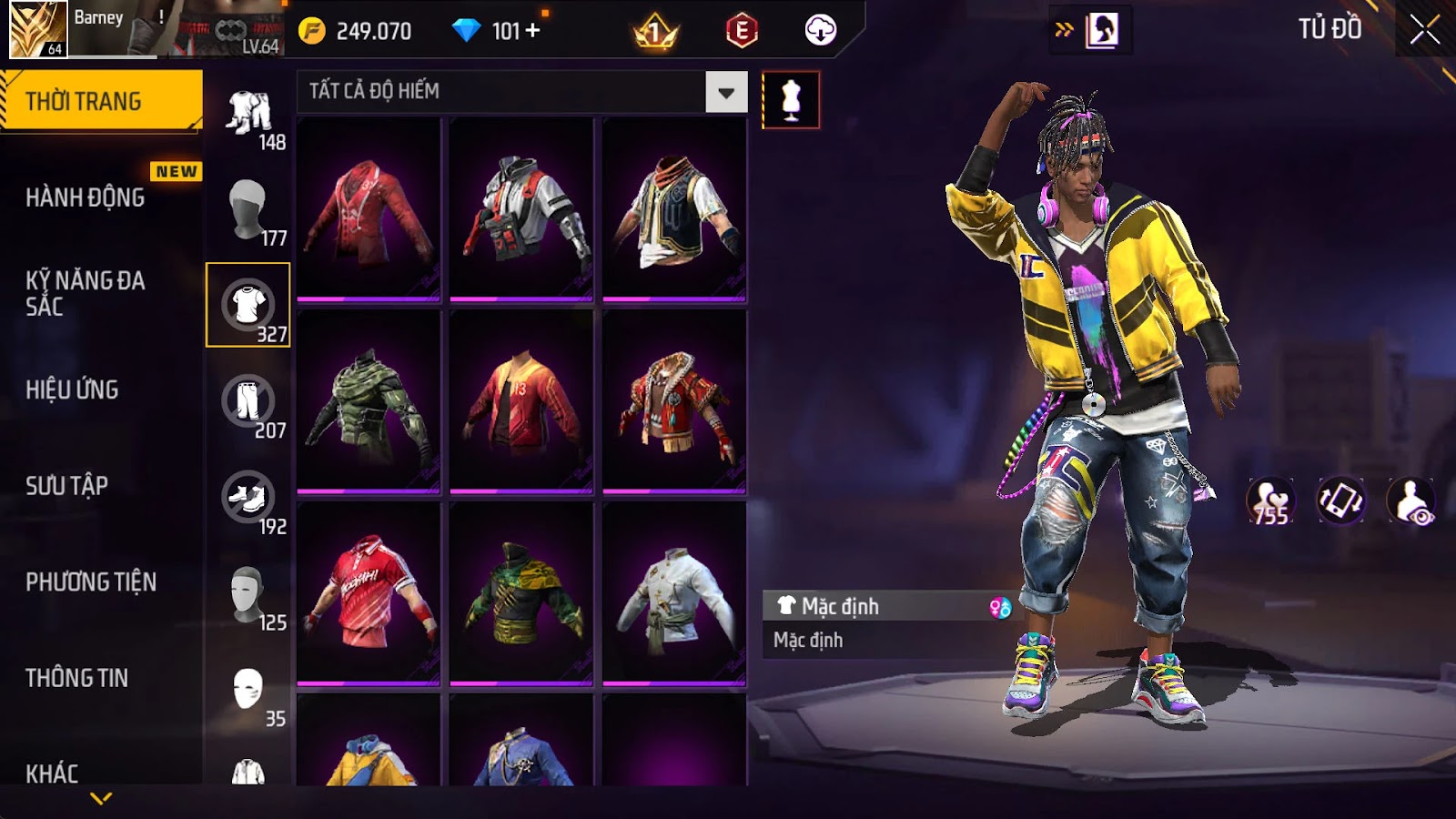Go to the Sưu Tập collection tab

[67, 486]
